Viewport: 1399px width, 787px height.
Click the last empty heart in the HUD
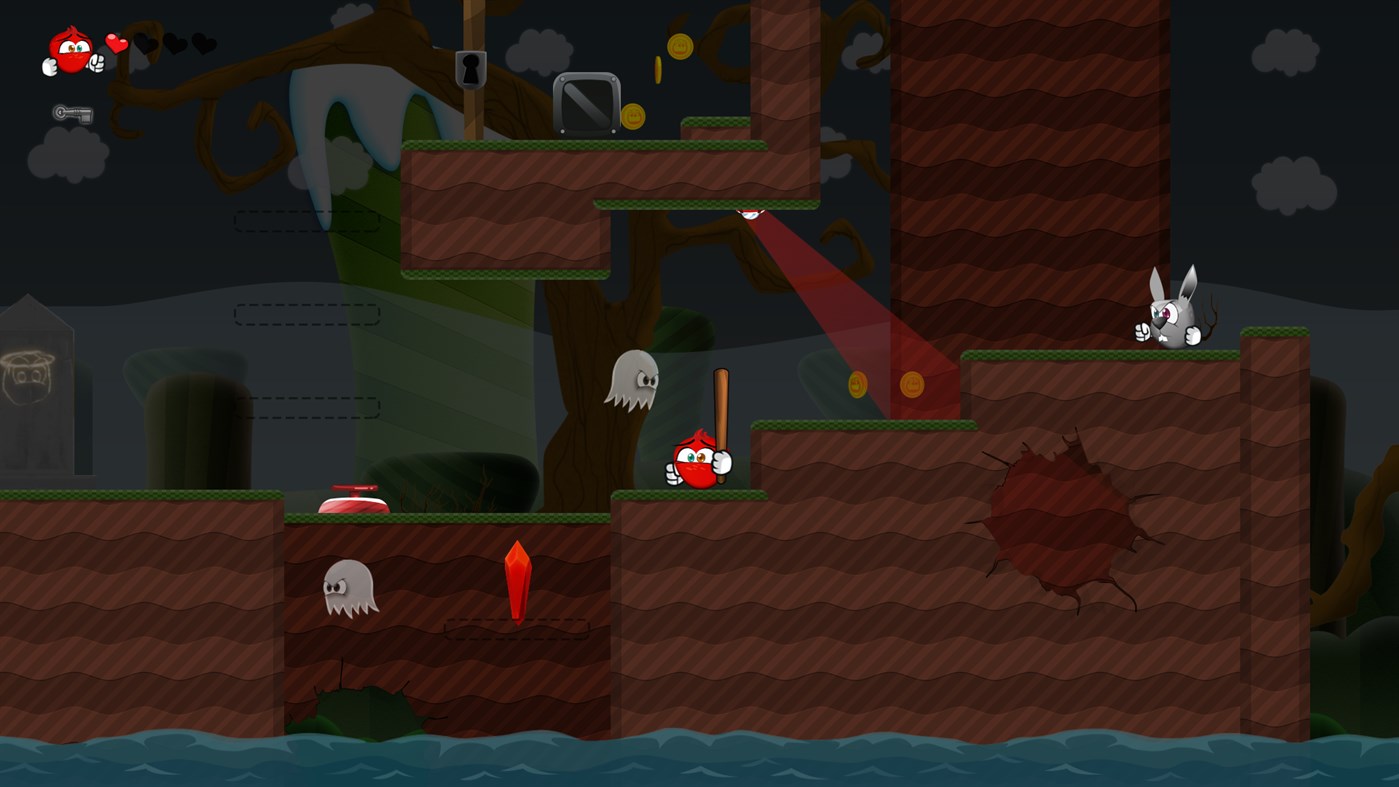(x=205, y=45)
